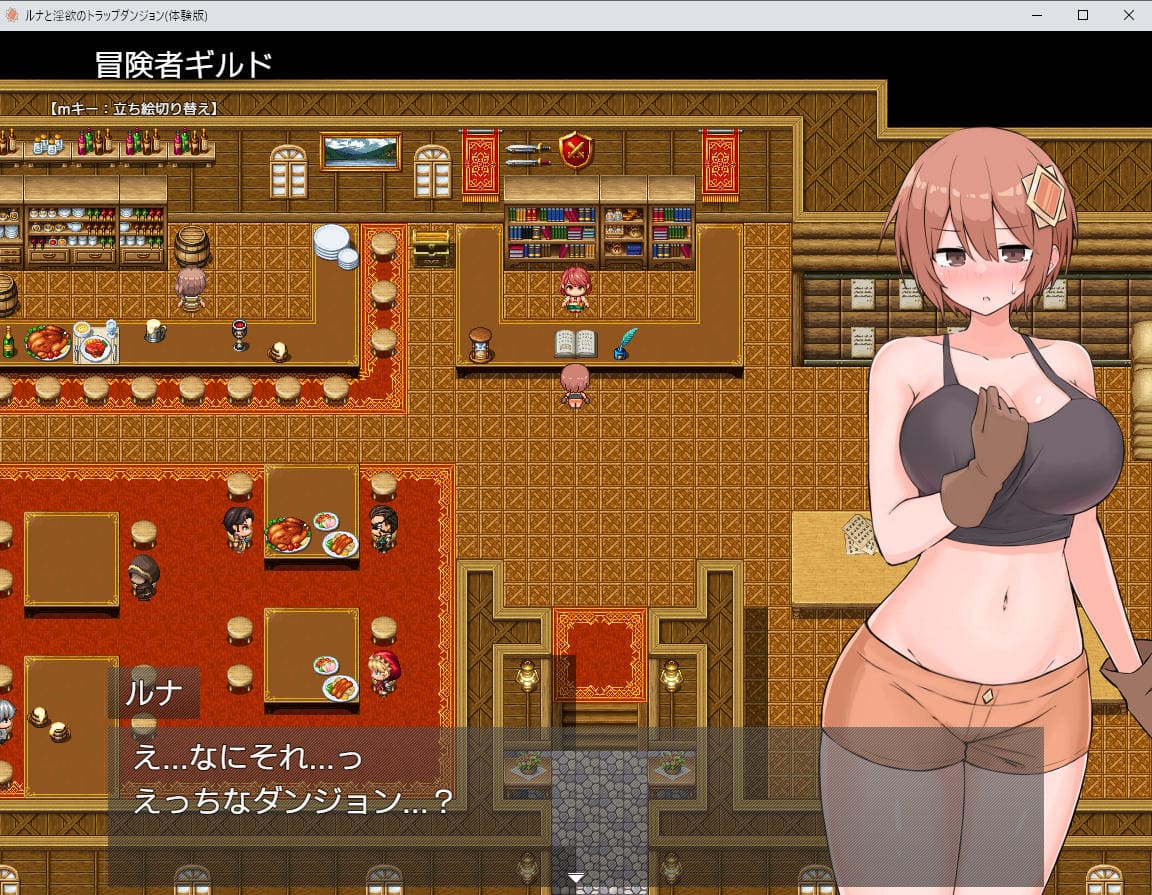The image size is (1152, 895).
Task: Advance dialogue with the white arrow indicator
Action: point(576,877)
